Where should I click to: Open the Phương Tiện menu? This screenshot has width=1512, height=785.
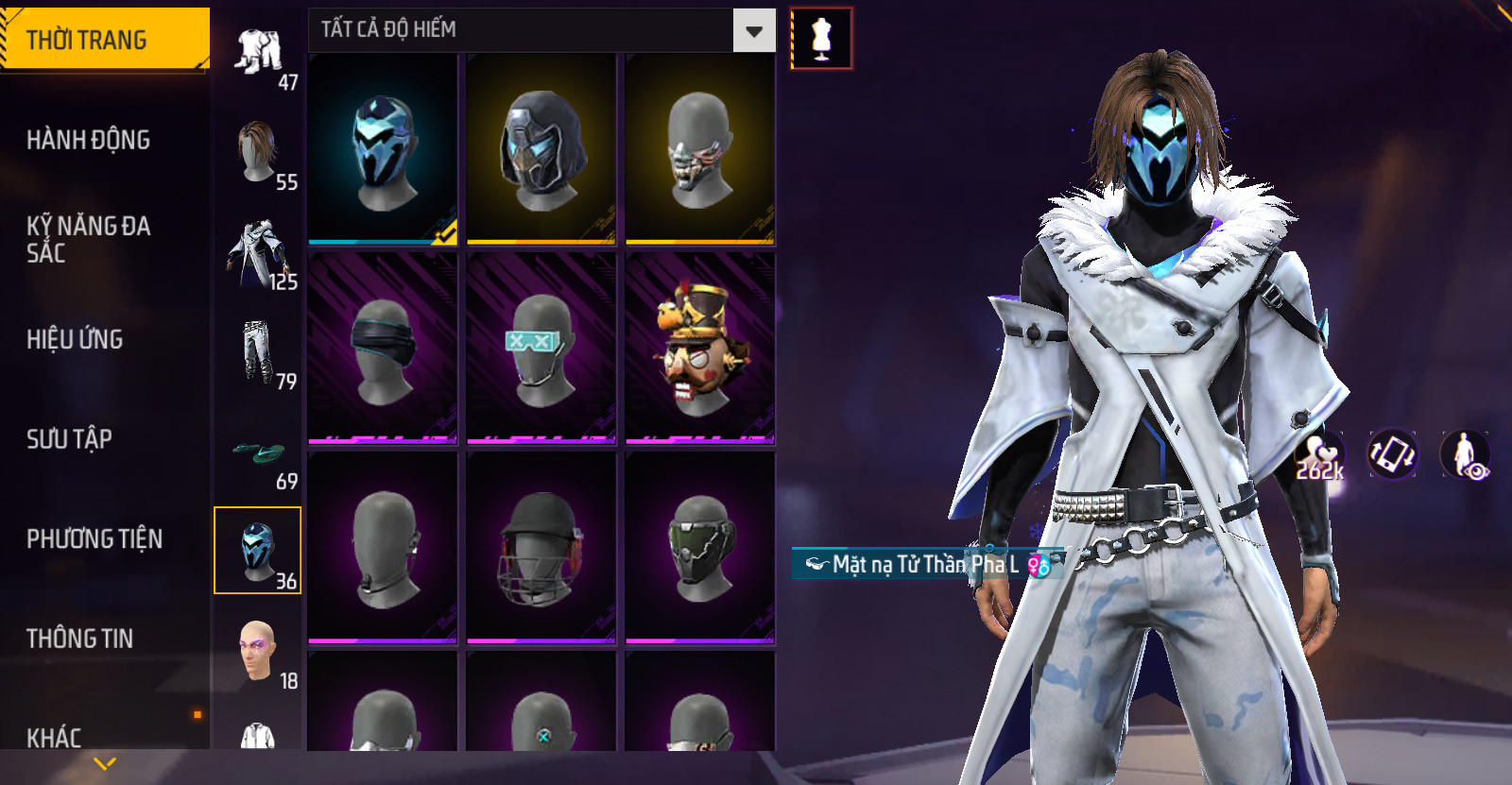(94, 538)
